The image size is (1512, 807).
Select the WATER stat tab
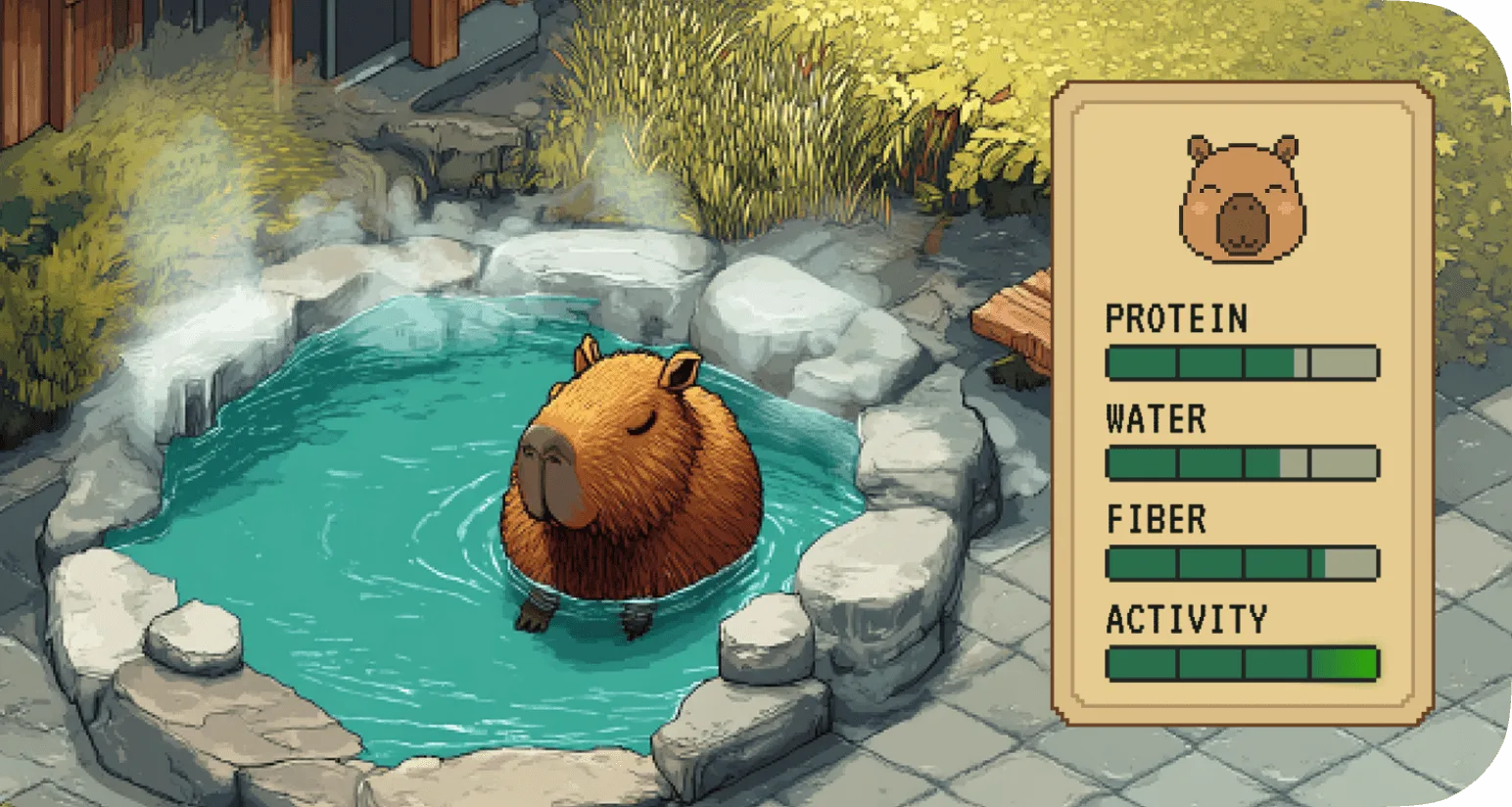pos(1242,464)
